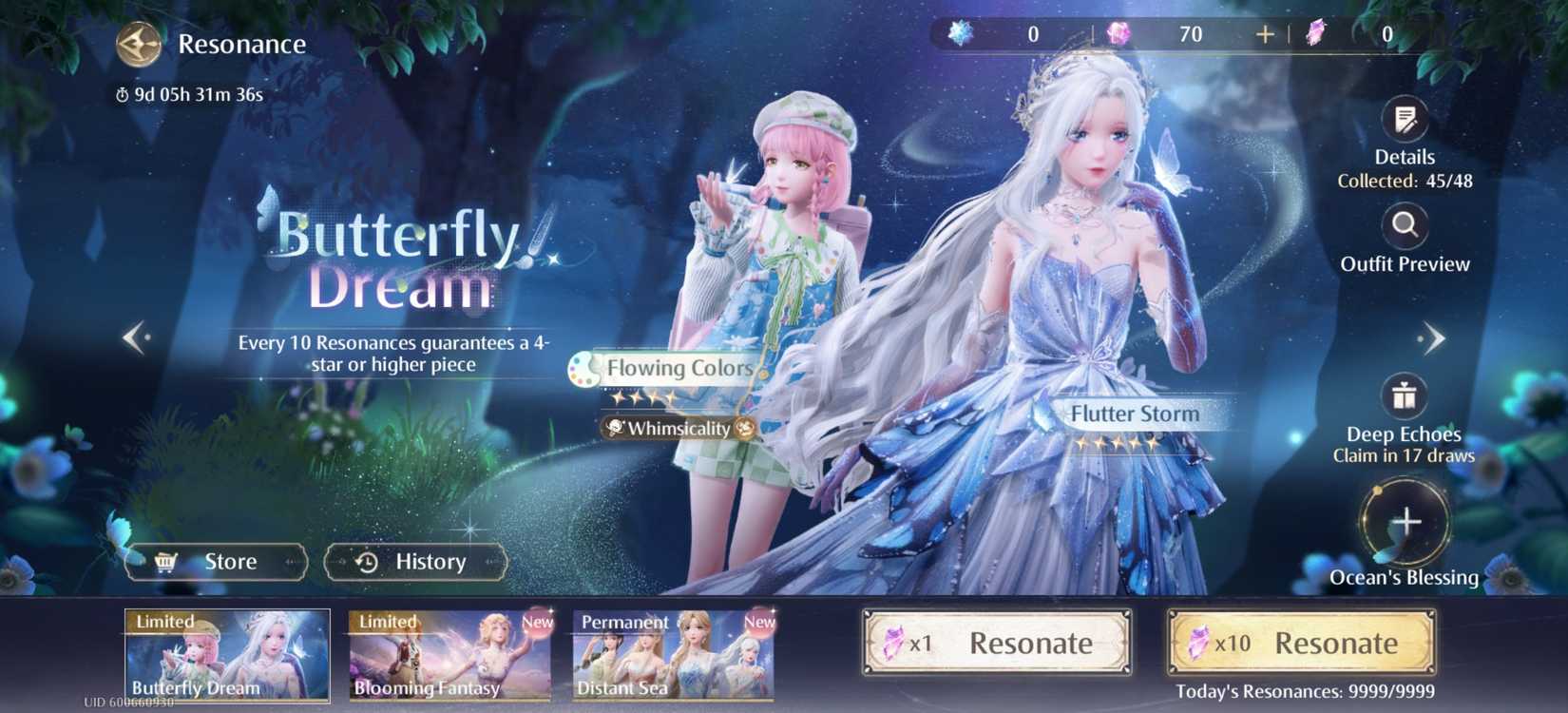1568x713 pixels.
Task: Add an Ocean's Blessing
Action: pyautogui.click(x=1405, y=522)
